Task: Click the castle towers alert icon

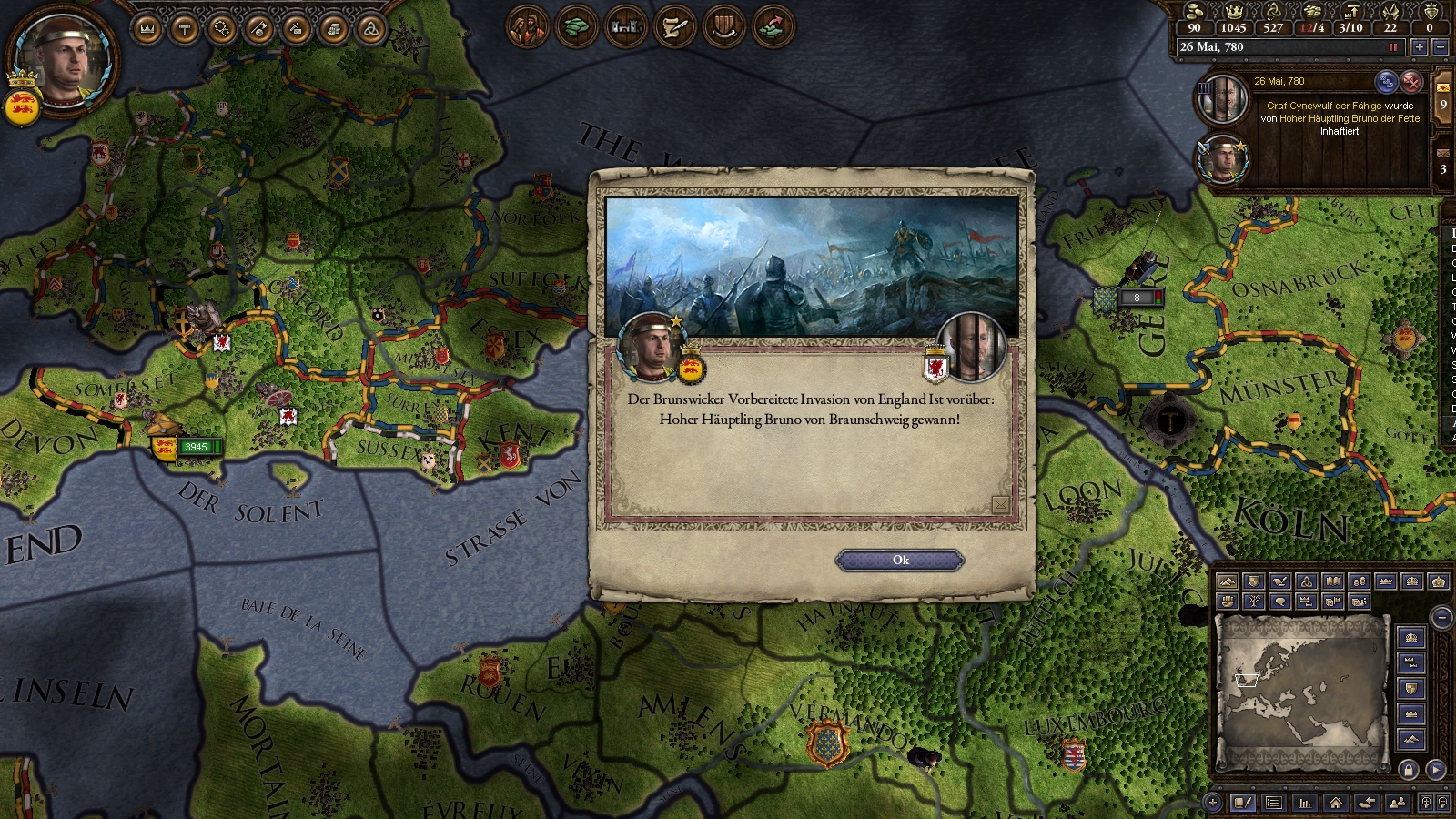Action: [x=625, y=26]
